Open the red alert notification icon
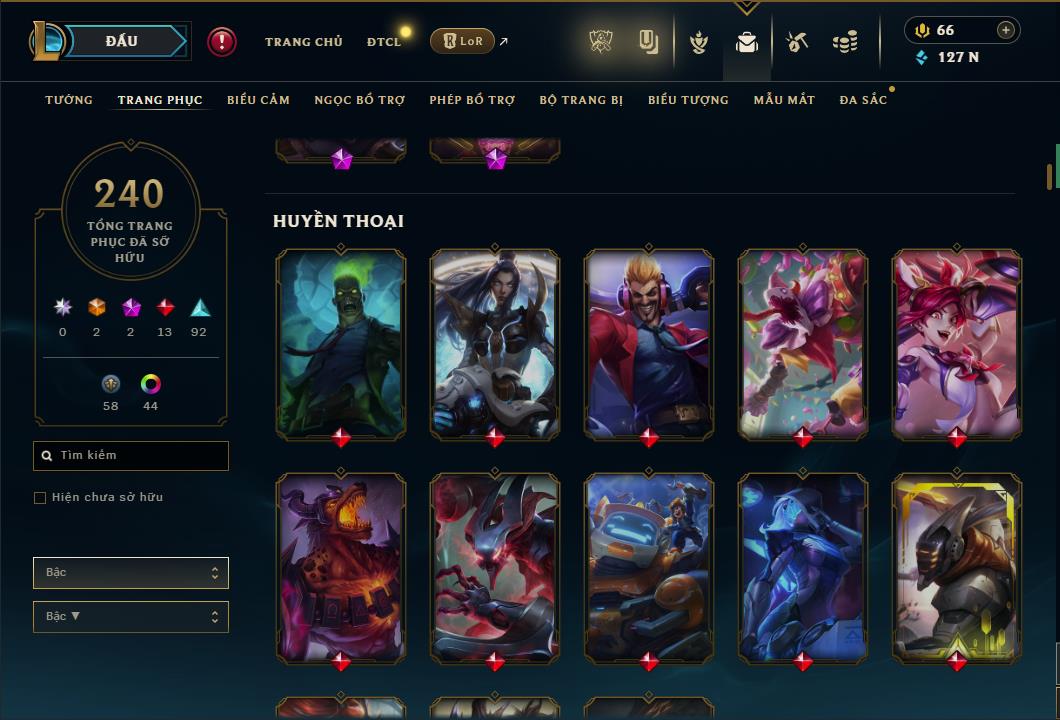This screenshot has width=1060, height=720. coord(222,41)
